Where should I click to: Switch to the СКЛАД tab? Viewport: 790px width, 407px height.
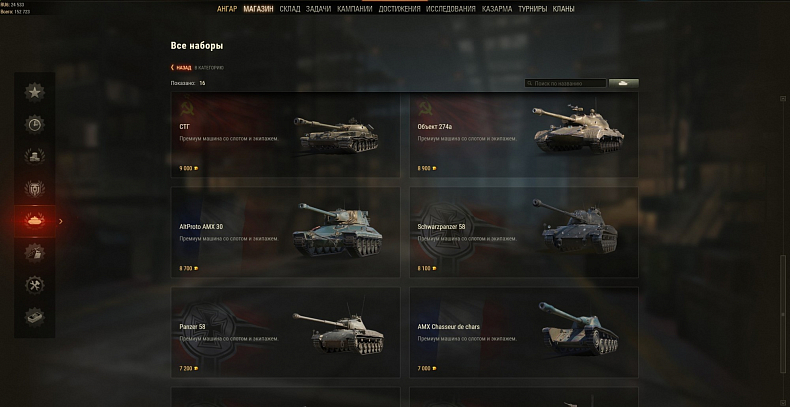tap(290, 8)
